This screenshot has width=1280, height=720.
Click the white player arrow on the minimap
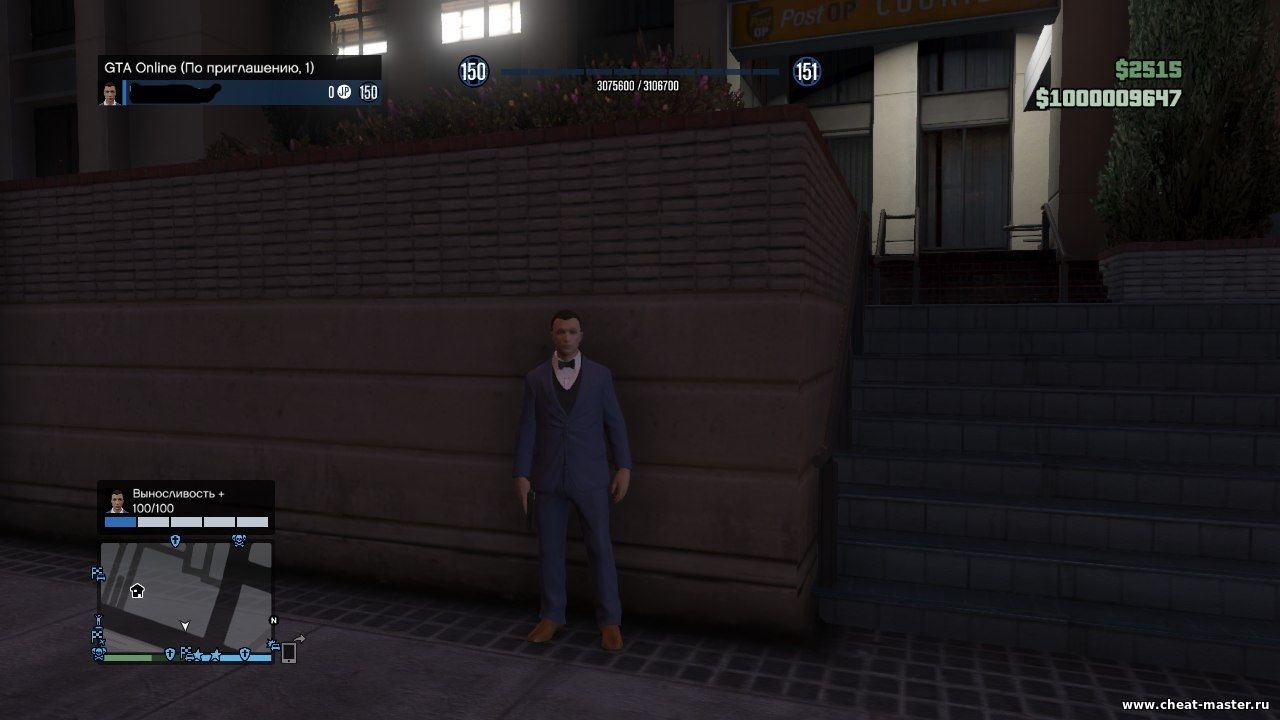[184, 626]
